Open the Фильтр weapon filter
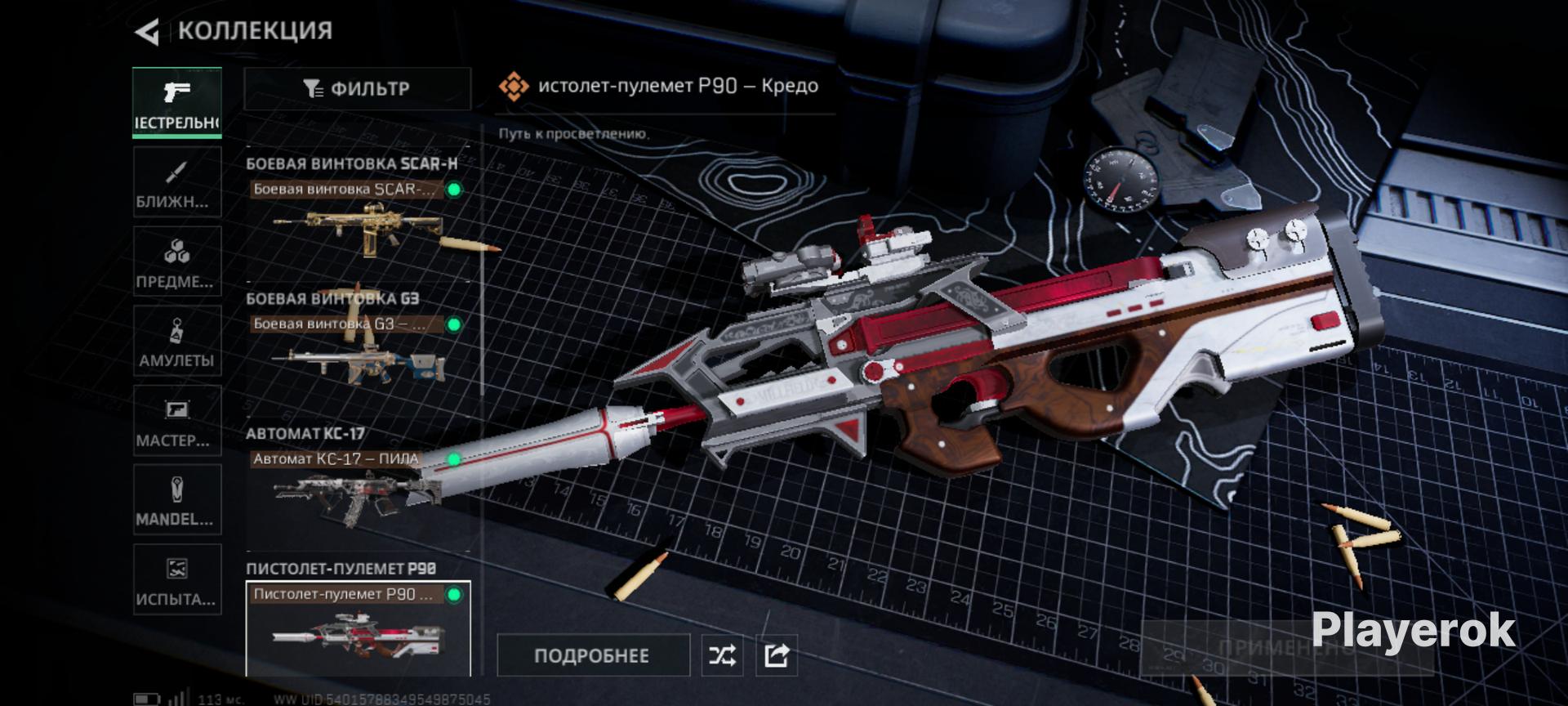This screenshot has width=1568, height=706. click(357, 88)
